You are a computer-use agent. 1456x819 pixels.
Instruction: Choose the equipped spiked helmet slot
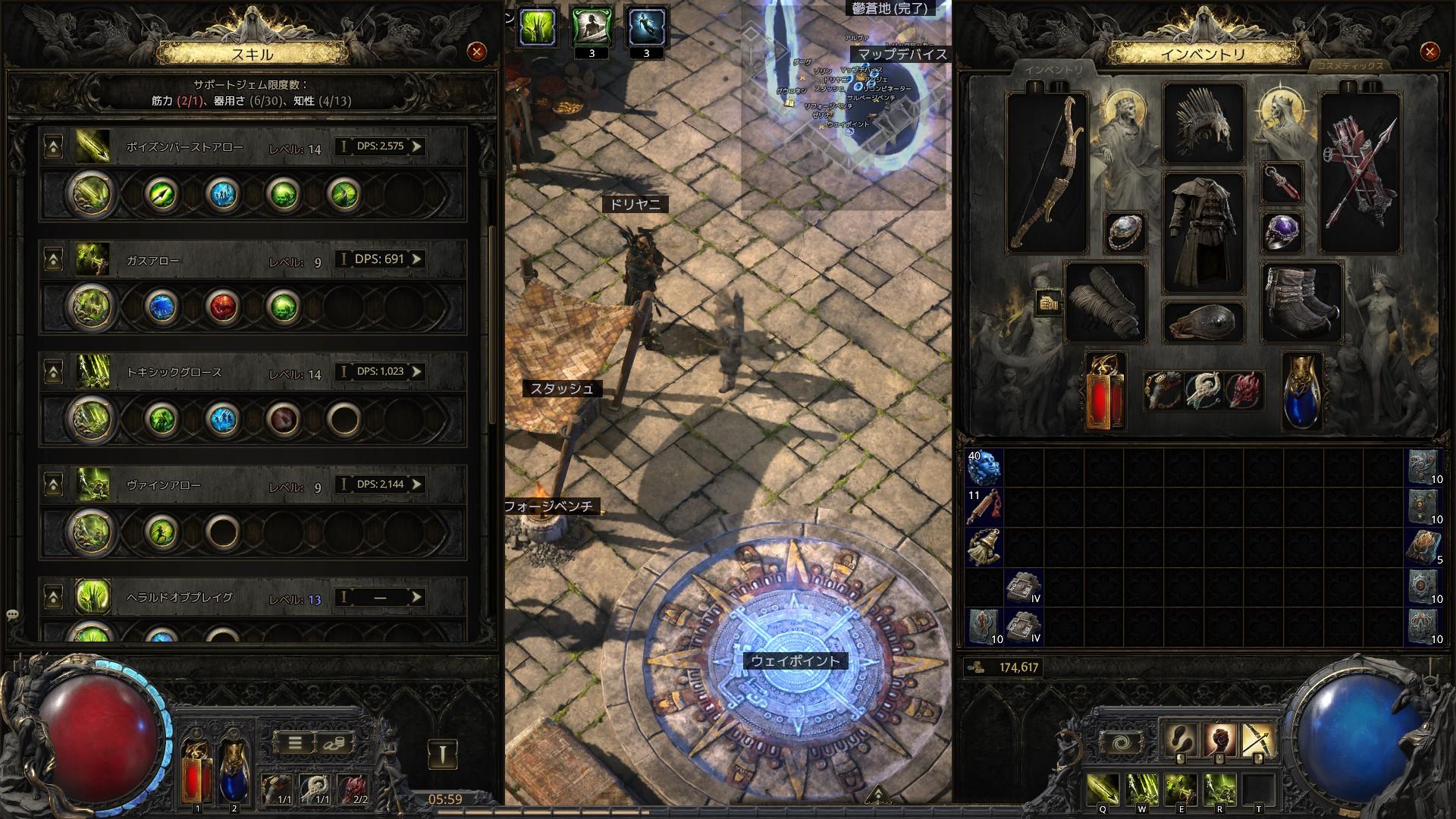click(x=1203, y=124)
